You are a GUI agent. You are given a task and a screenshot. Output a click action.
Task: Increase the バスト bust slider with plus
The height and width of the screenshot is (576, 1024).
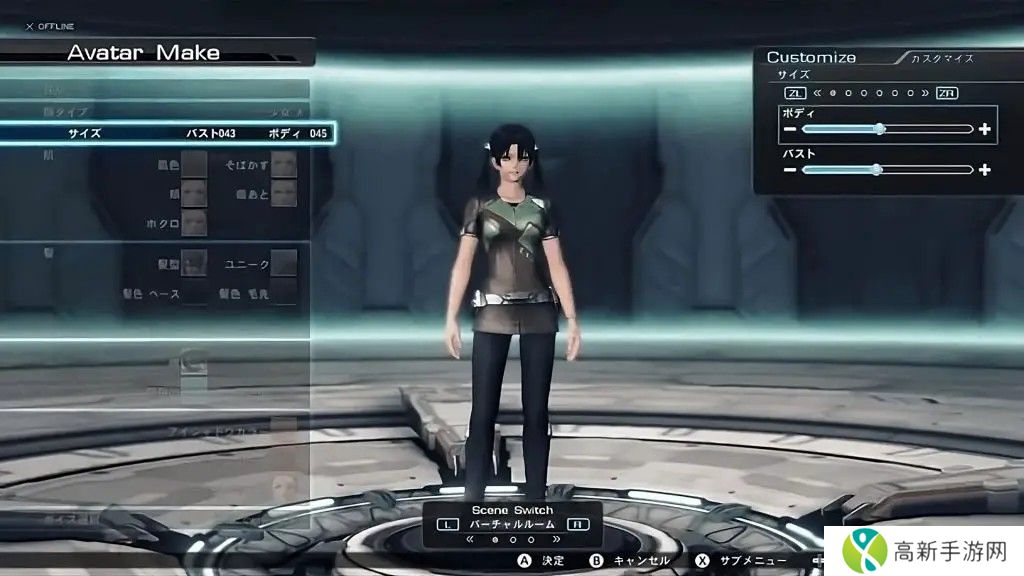click(985, 170)
